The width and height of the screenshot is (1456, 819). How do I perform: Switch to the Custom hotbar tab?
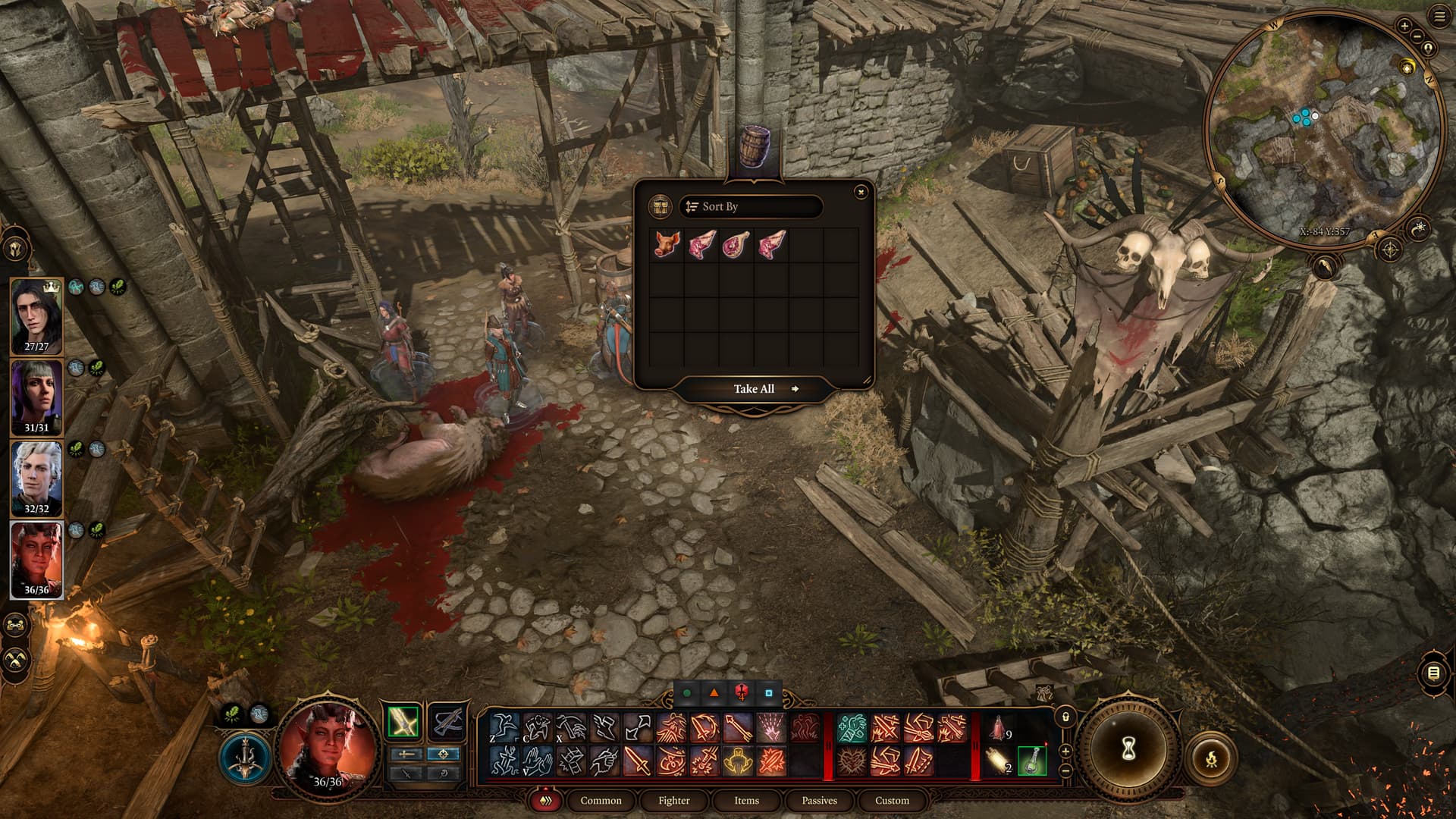(892, 800)
